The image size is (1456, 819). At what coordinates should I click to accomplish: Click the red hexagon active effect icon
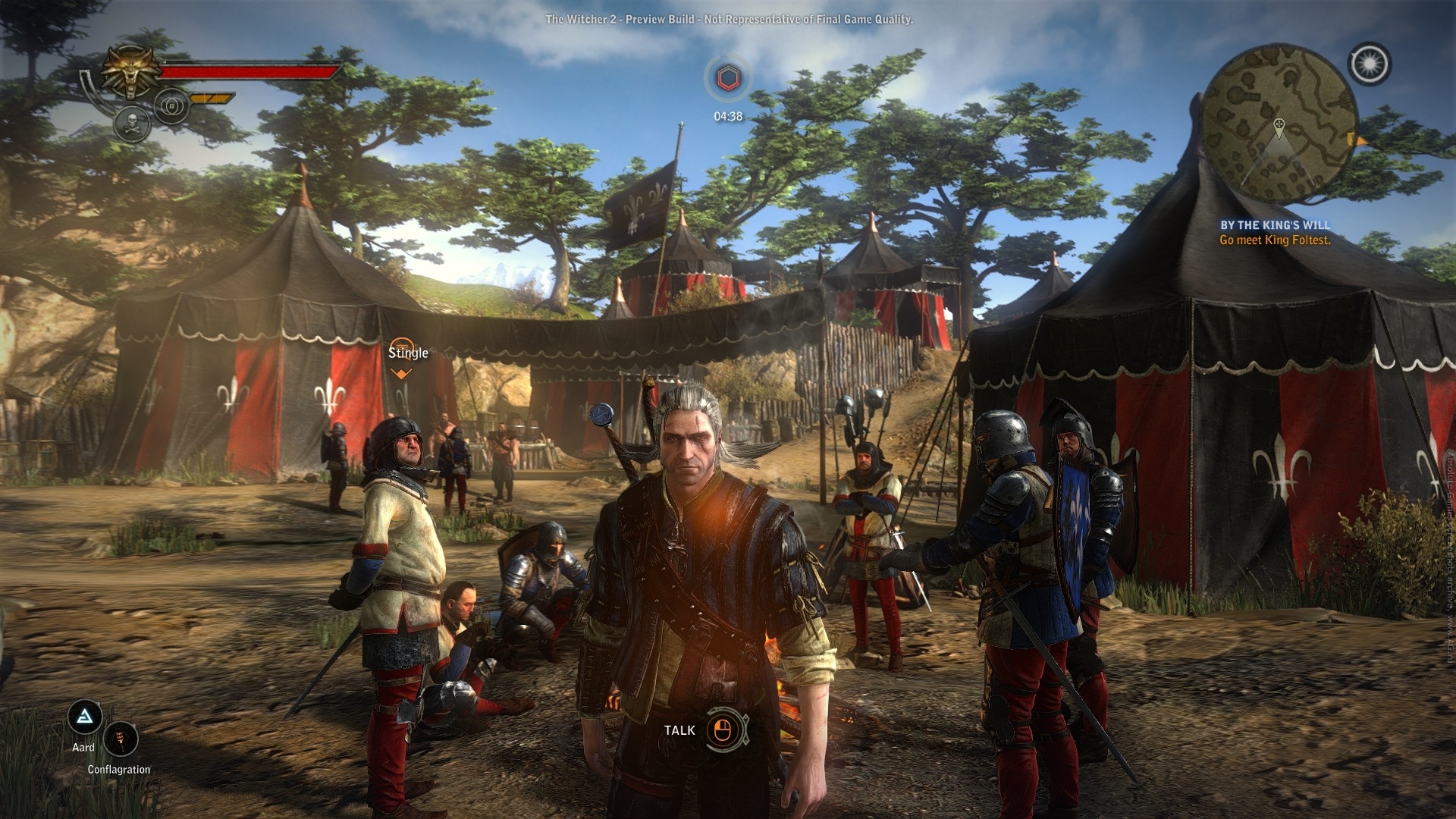point(728,78)
